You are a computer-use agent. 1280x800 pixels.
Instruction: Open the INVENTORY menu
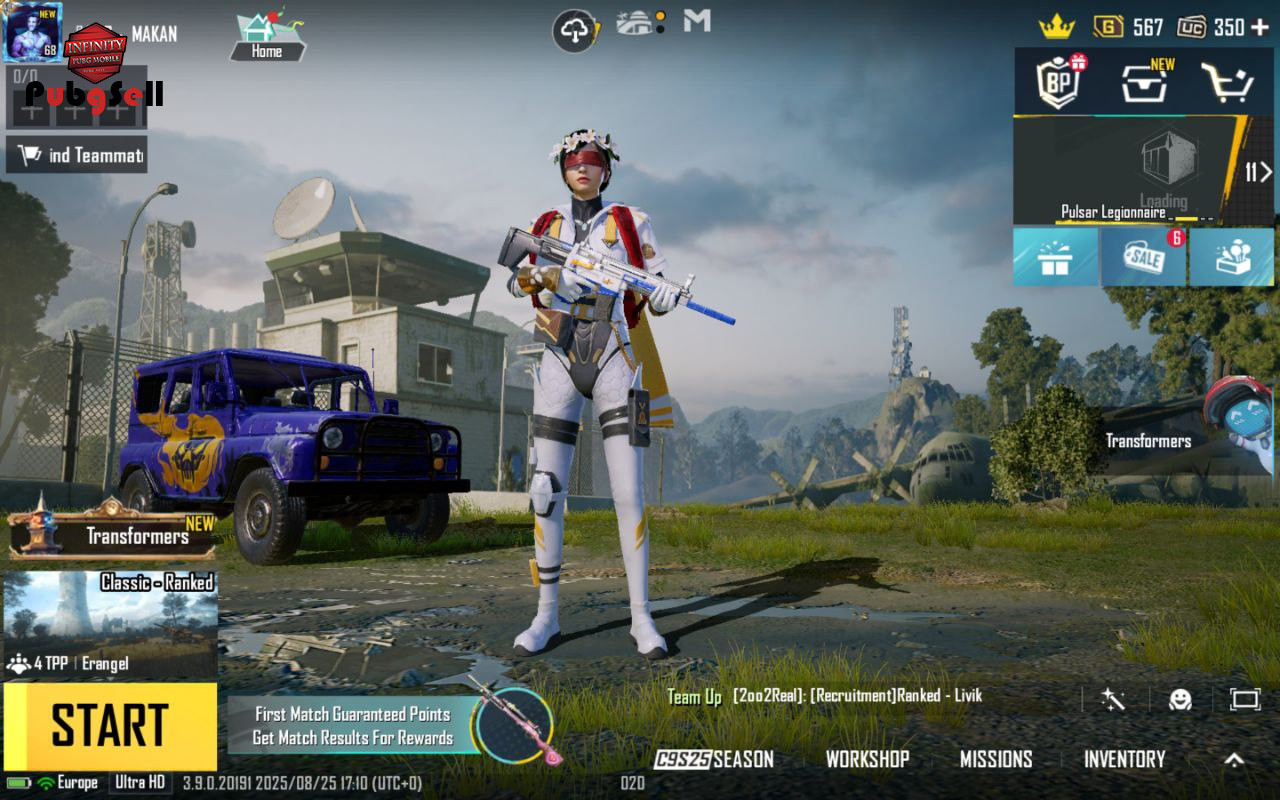pyautogui.click(x=1124, y=759)
